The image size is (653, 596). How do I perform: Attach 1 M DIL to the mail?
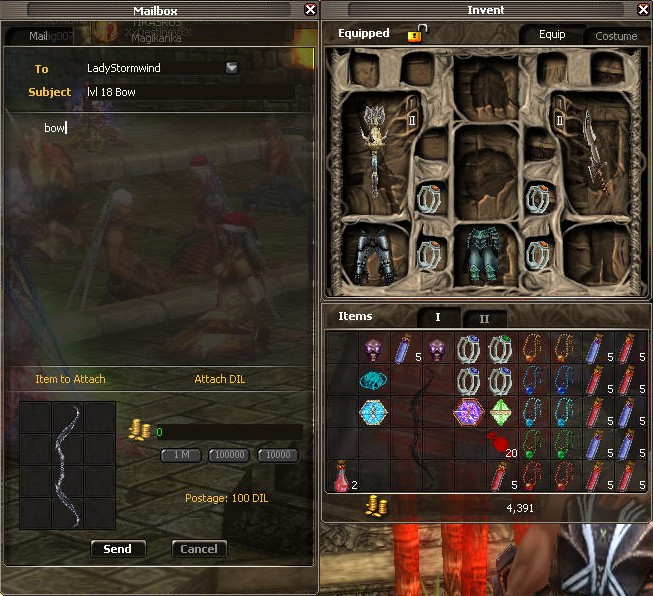point(181,455)
